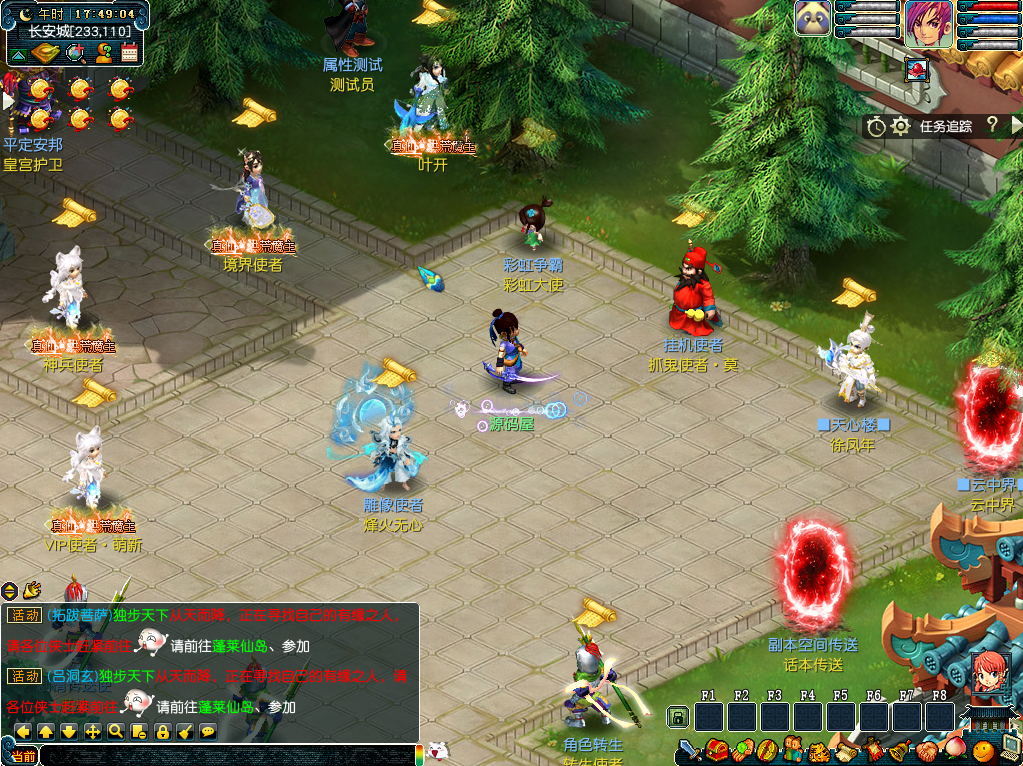Open the speech bubble chat button
This screenshot has height=766, width=1023.
208,731
